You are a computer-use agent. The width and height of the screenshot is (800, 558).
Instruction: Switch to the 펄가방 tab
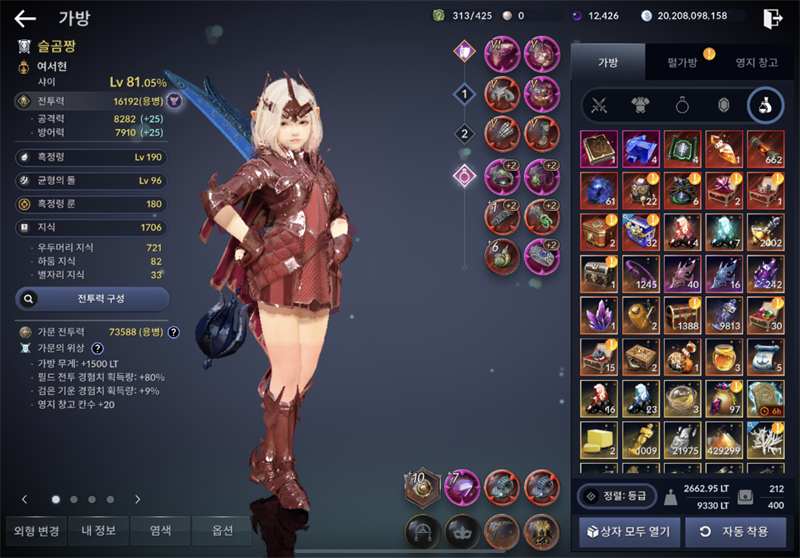click(683, 62)
